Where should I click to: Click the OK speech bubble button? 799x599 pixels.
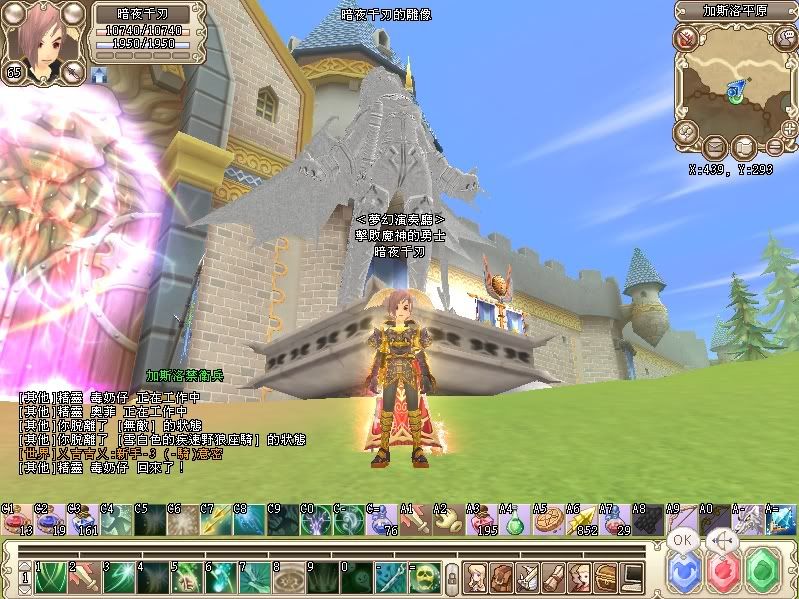pyautogui.click(x=682, y=540)
